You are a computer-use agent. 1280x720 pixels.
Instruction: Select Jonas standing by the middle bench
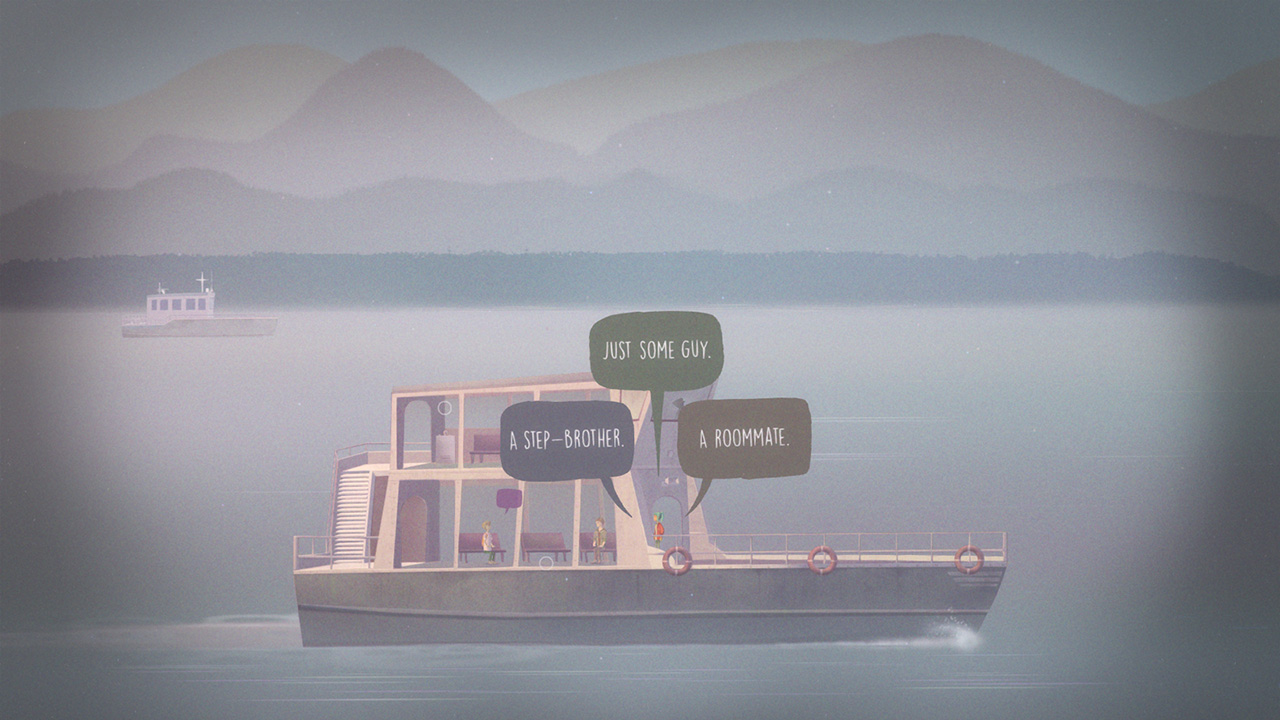pos(600,535)
